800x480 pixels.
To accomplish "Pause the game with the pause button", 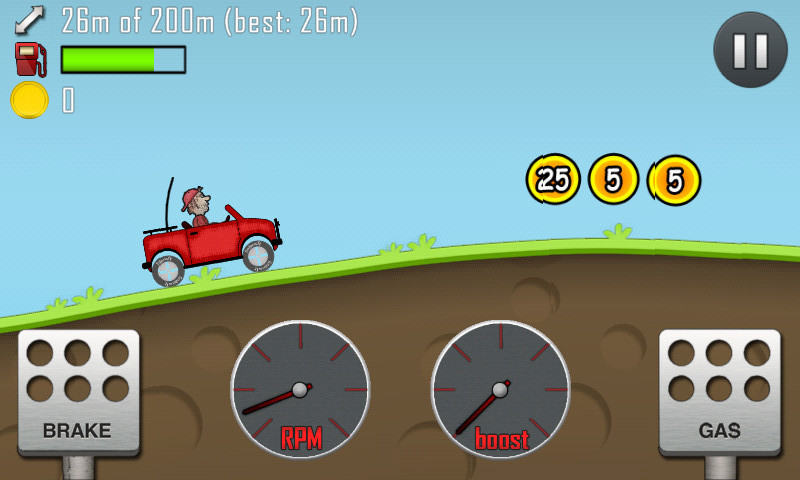I will click(750, 50).
